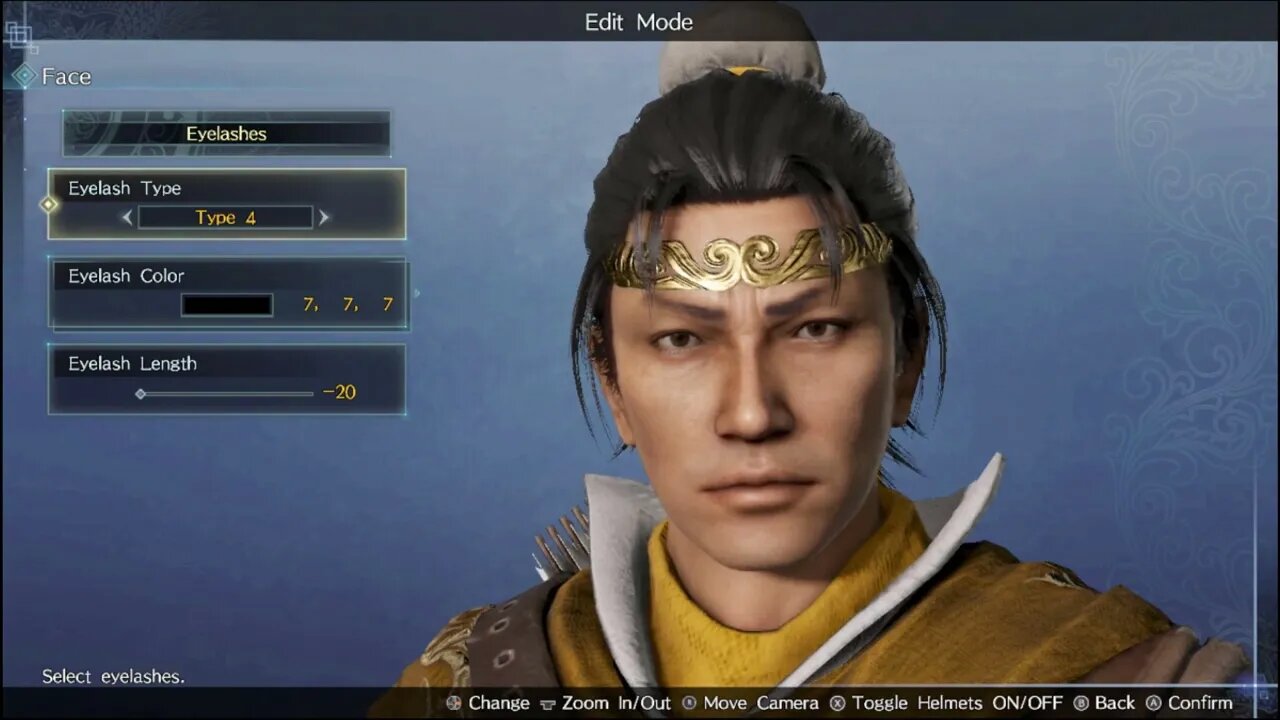
Task: Select the diamond cursor marker on Eyelash Type
Action: pos(47,204)
